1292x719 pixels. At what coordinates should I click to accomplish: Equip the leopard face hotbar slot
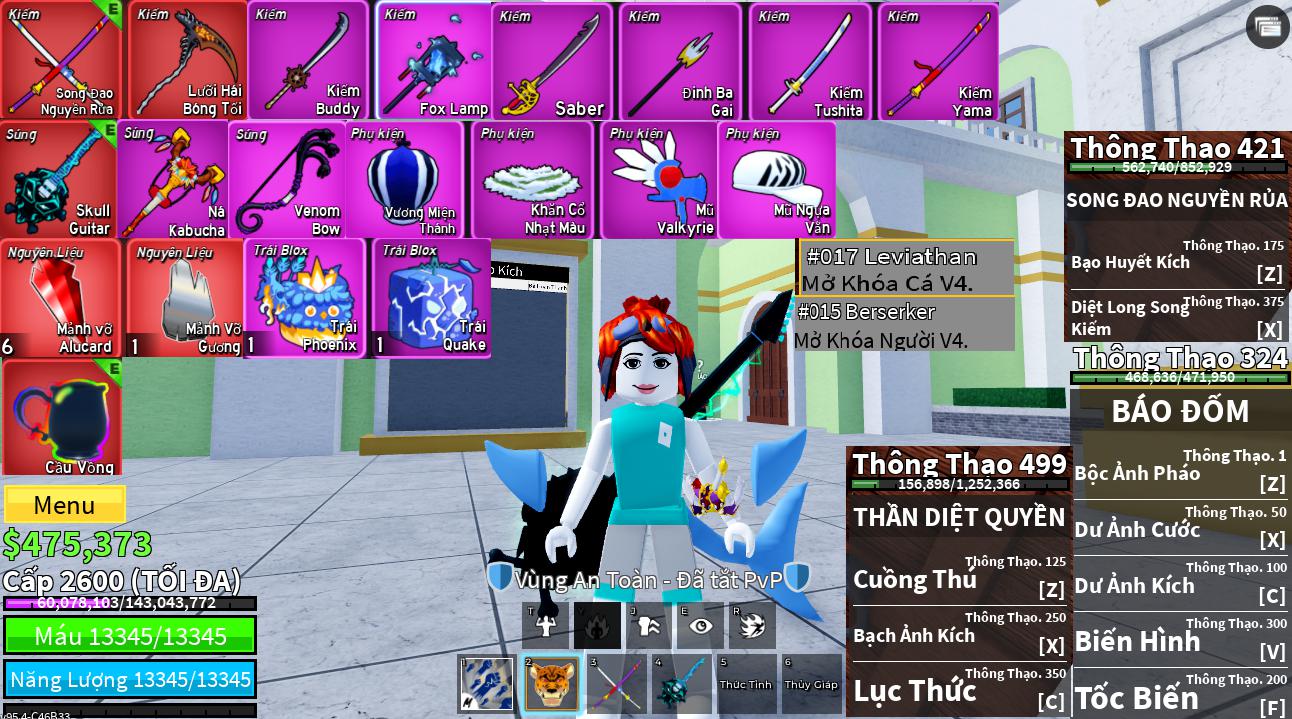[551, 684]
